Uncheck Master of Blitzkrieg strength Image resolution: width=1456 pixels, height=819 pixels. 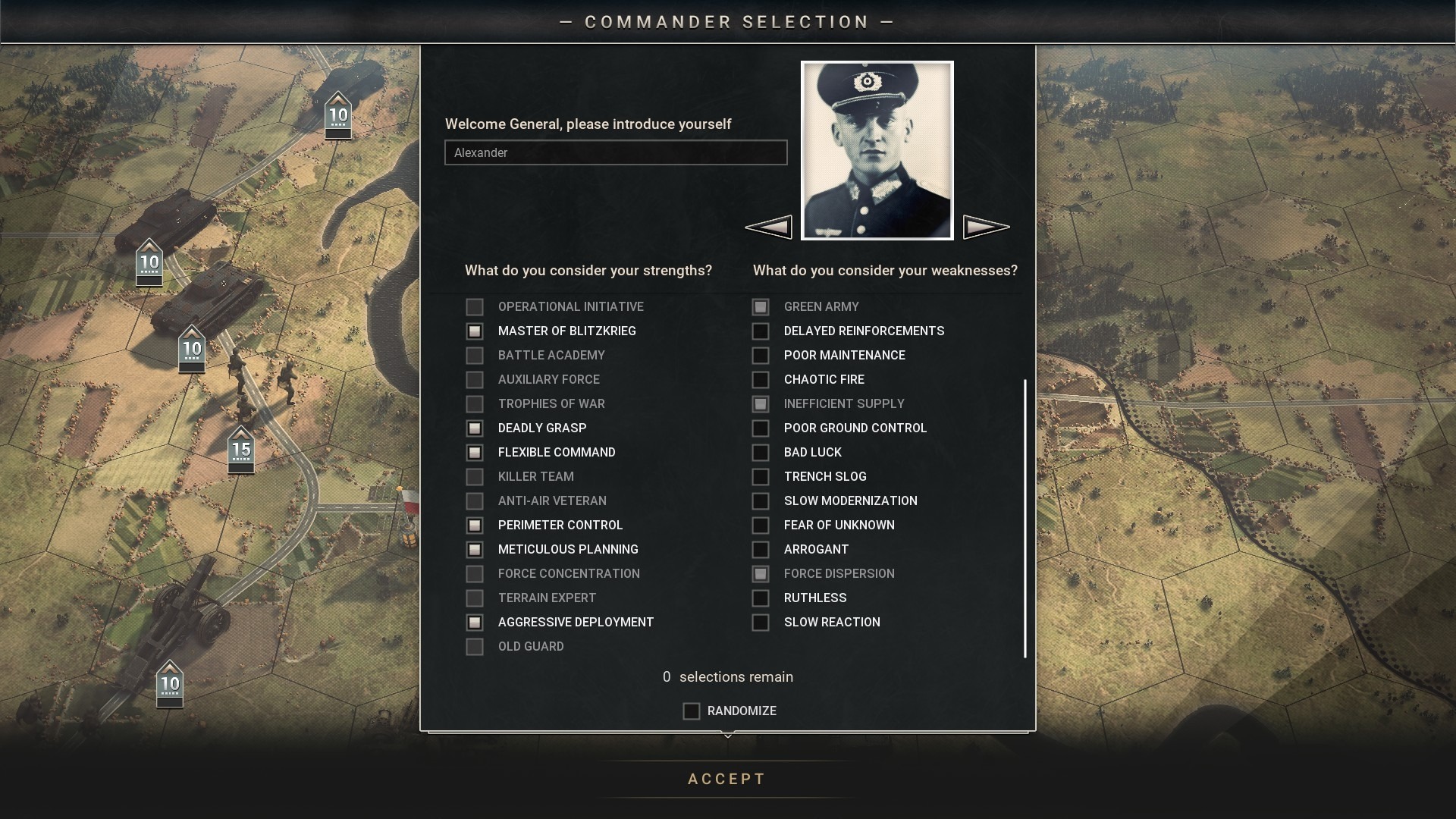475,331
